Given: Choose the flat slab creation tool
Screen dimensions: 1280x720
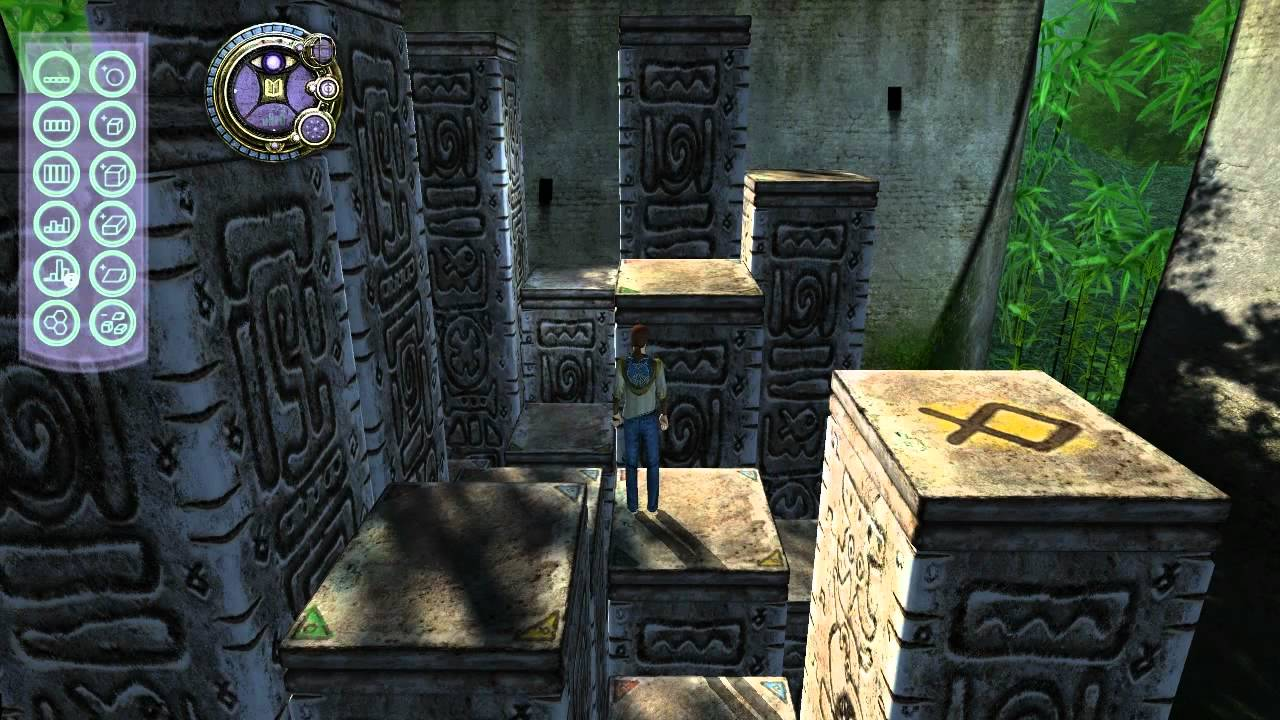Looking at the screenshot, I should [112, 223].
